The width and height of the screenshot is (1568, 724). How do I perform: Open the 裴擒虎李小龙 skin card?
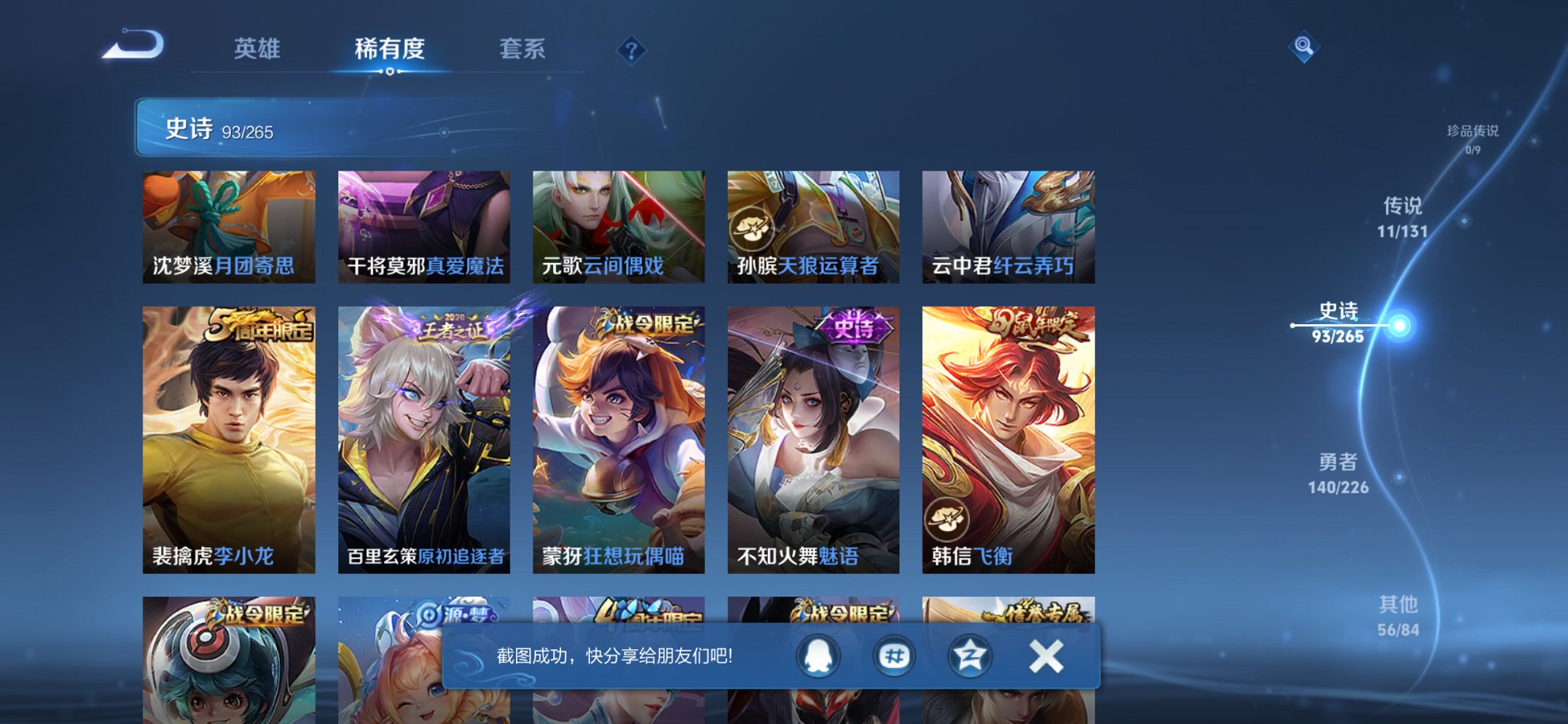[x=227, y=437]
